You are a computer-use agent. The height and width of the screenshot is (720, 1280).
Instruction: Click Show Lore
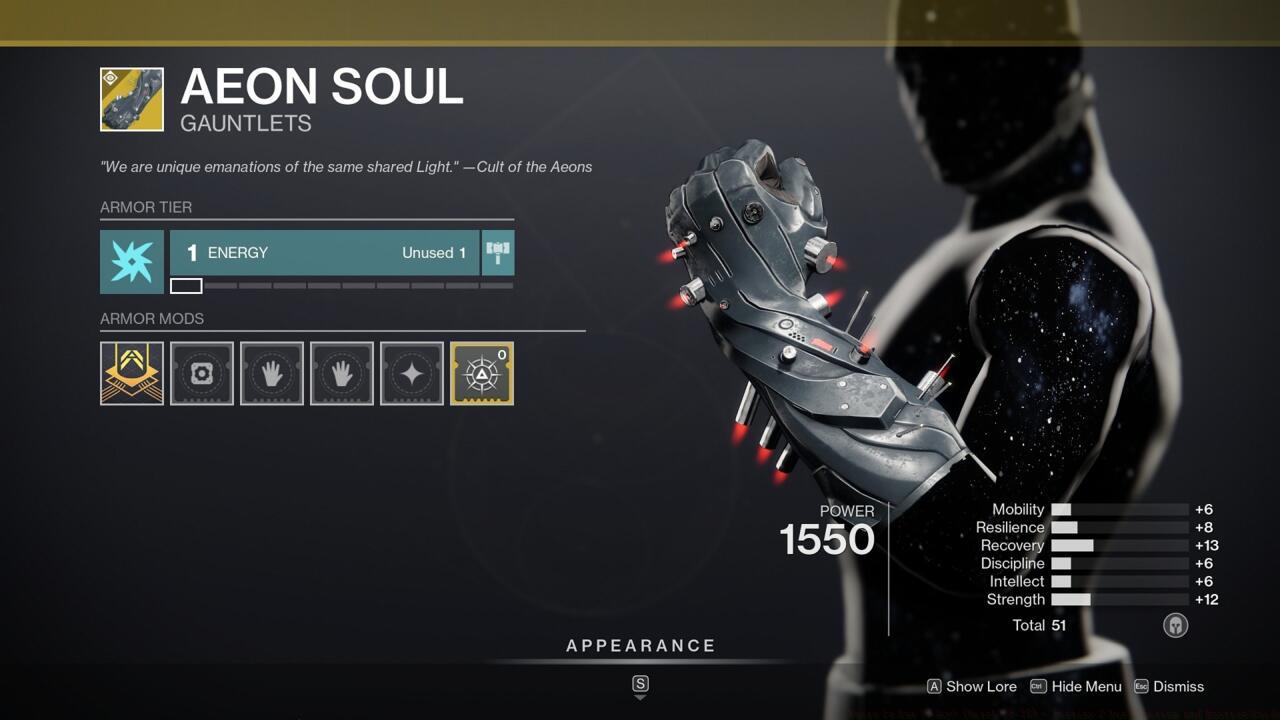(971, 687)
